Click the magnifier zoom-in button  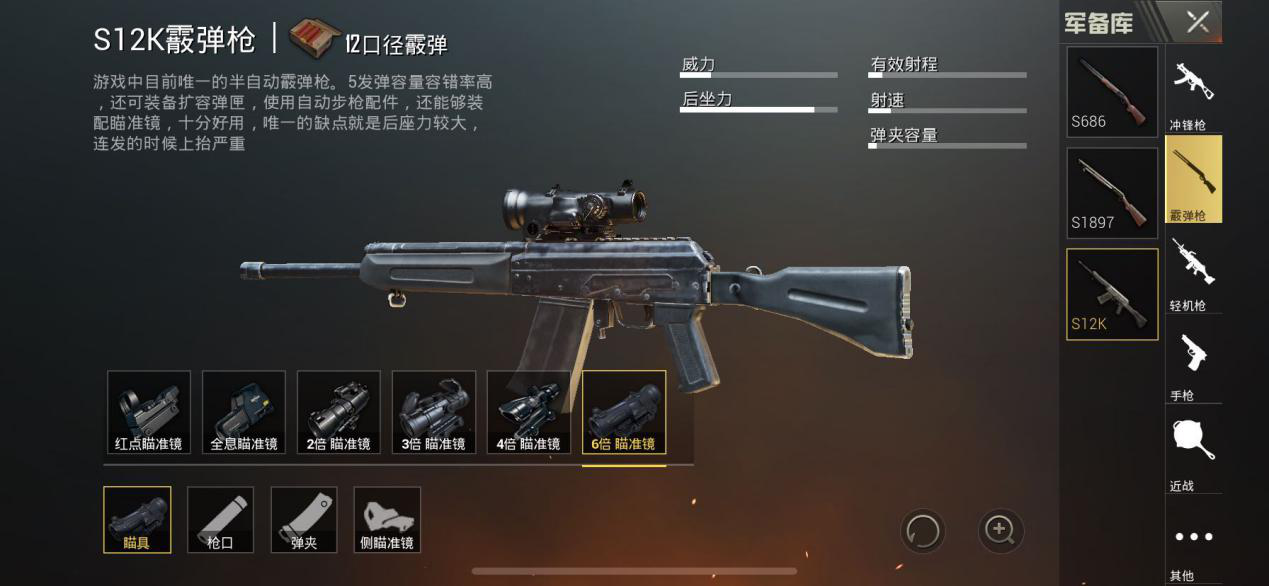[x=1000, y=530]
